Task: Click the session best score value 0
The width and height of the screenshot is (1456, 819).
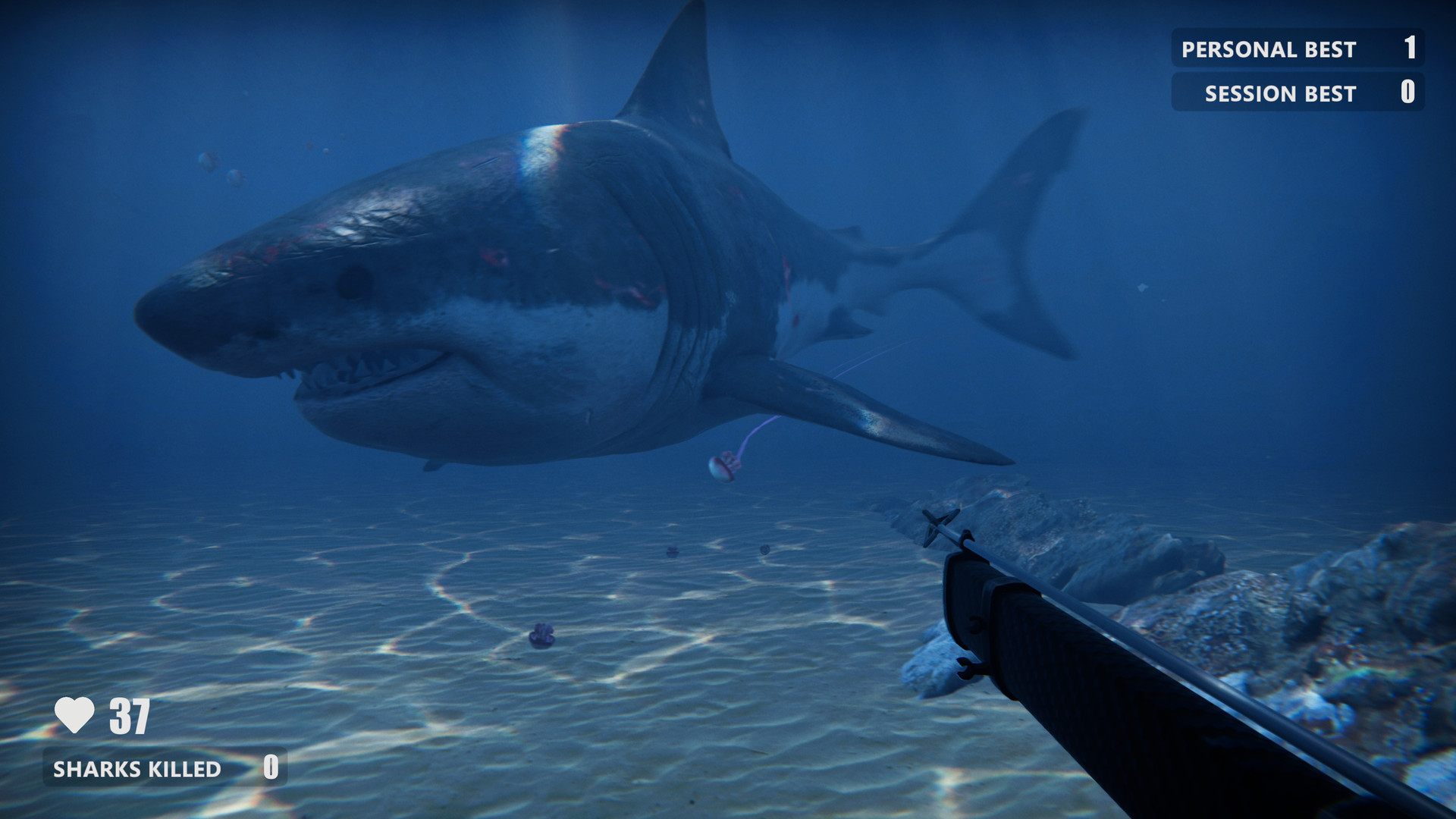Action: click(1408, 93)
